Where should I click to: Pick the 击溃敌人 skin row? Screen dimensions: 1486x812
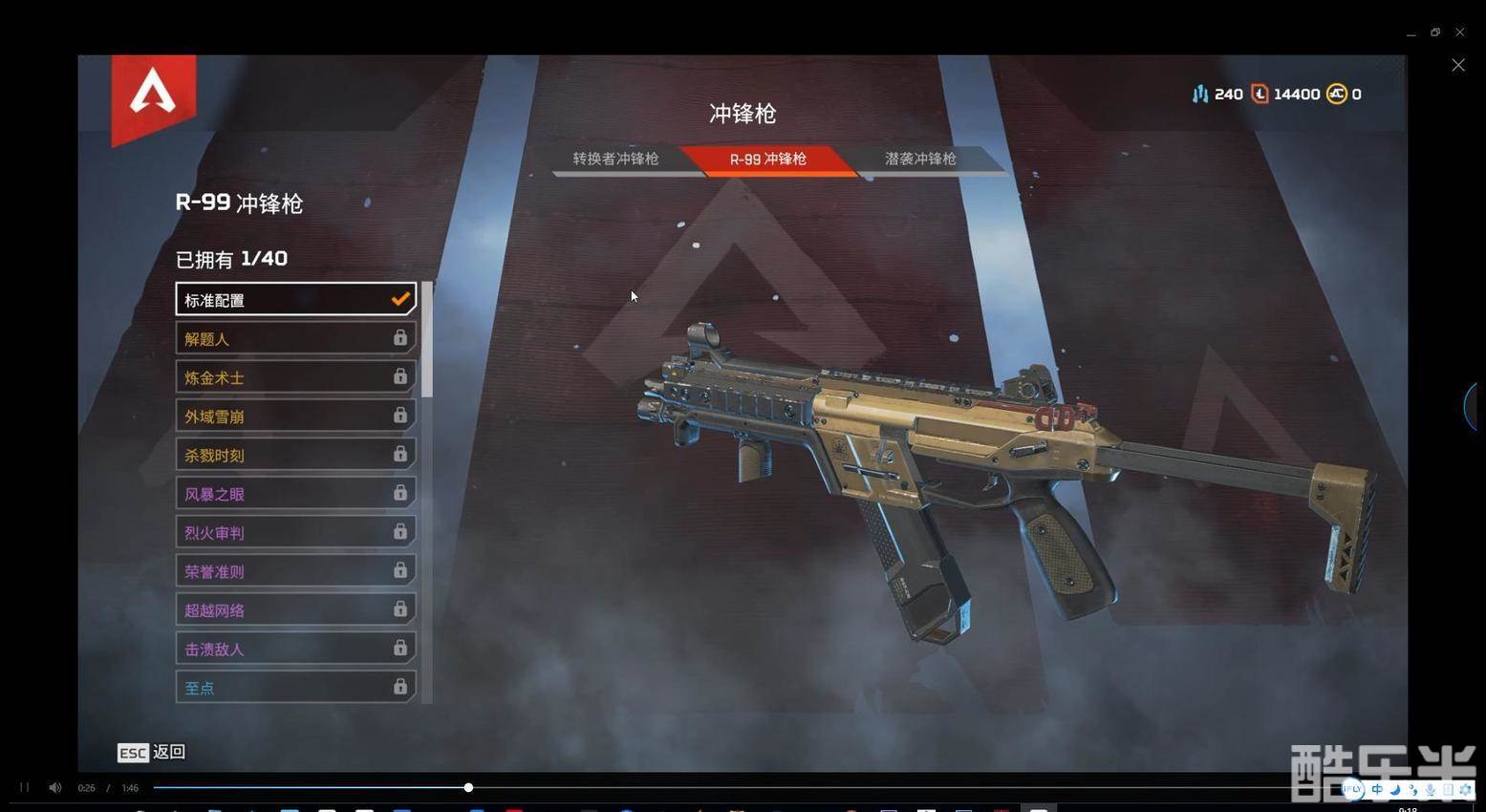coord(294,649)
